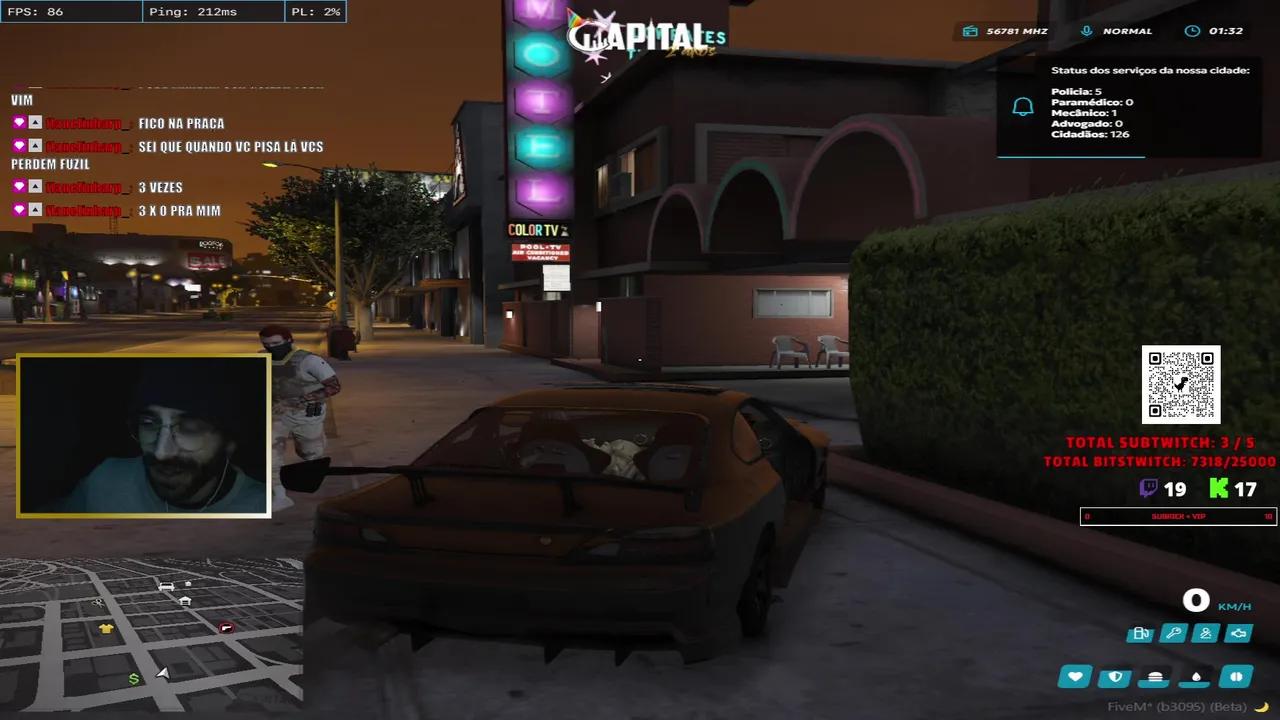
Task: Click the armor shield icon
Action: (x=1113, y=677)
